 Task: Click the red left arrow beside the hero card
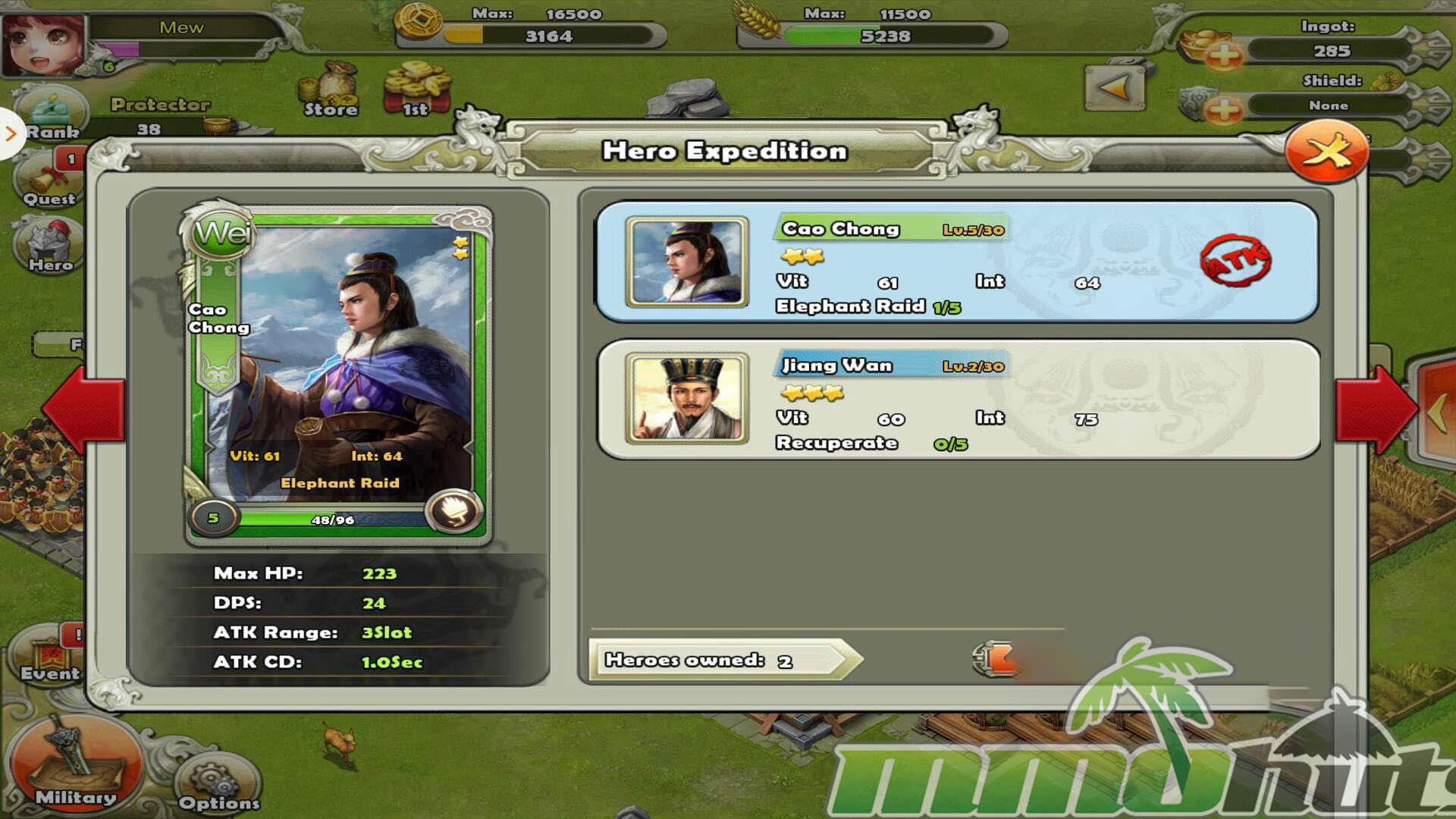85,408
